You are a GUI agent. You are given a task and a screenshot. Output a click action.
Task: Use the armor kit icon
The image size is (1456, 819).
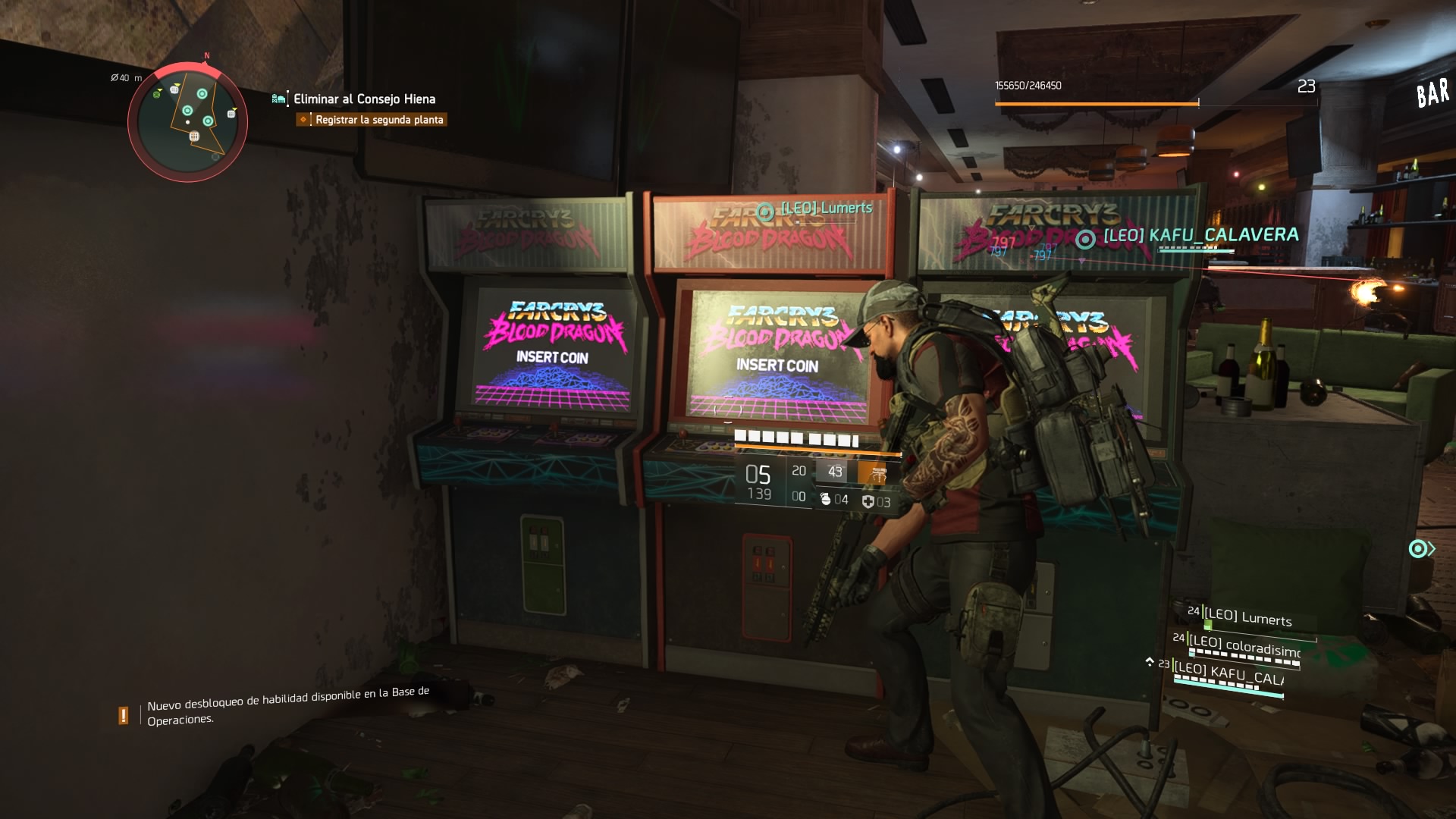[868, 501]
